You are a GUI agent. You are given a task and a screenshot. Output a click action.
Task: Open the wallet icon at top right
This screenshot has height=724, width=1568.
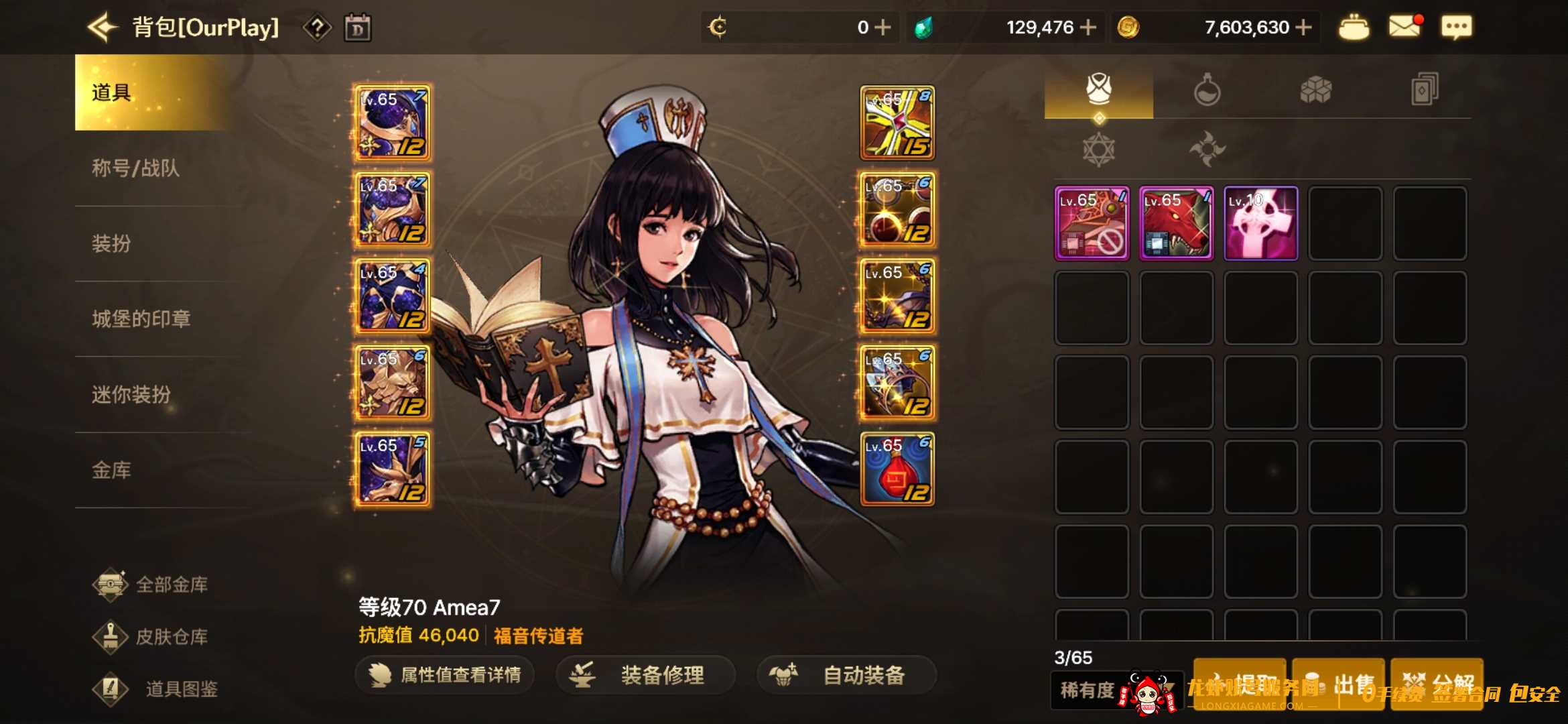point(1354,27)
